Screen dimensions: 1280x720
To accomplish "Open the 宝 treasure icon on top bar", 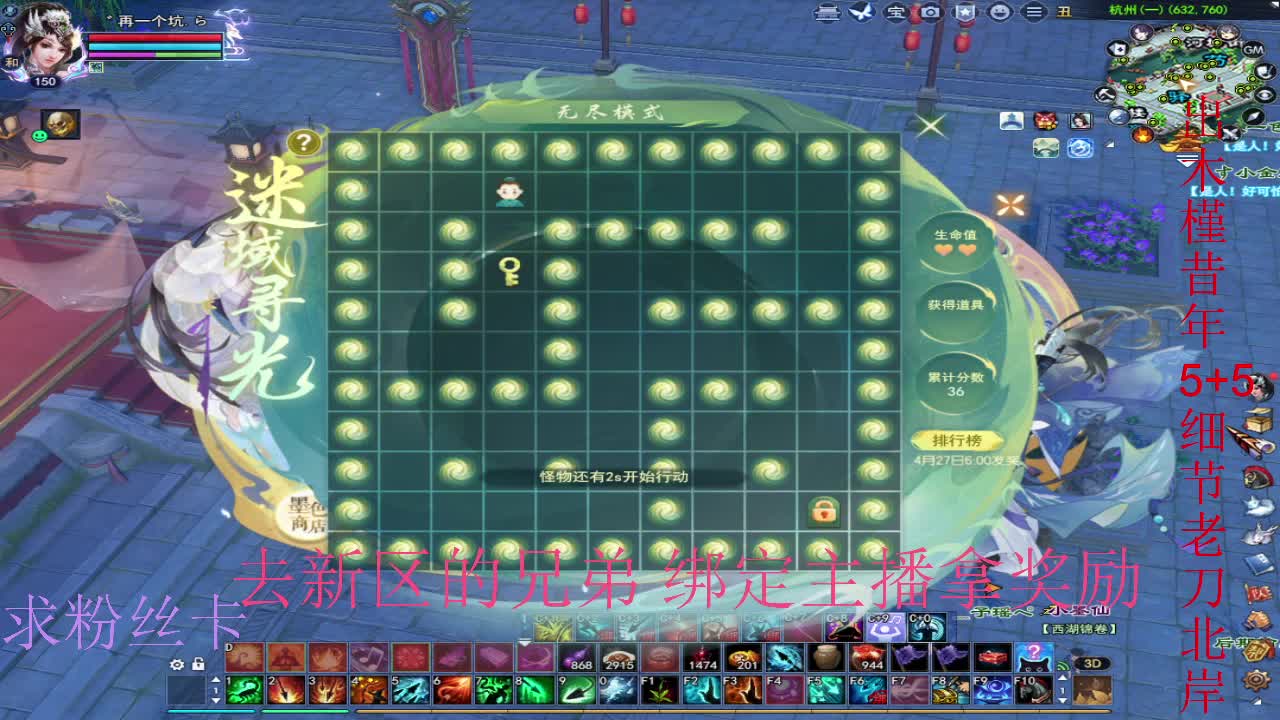I will (897, 13).
